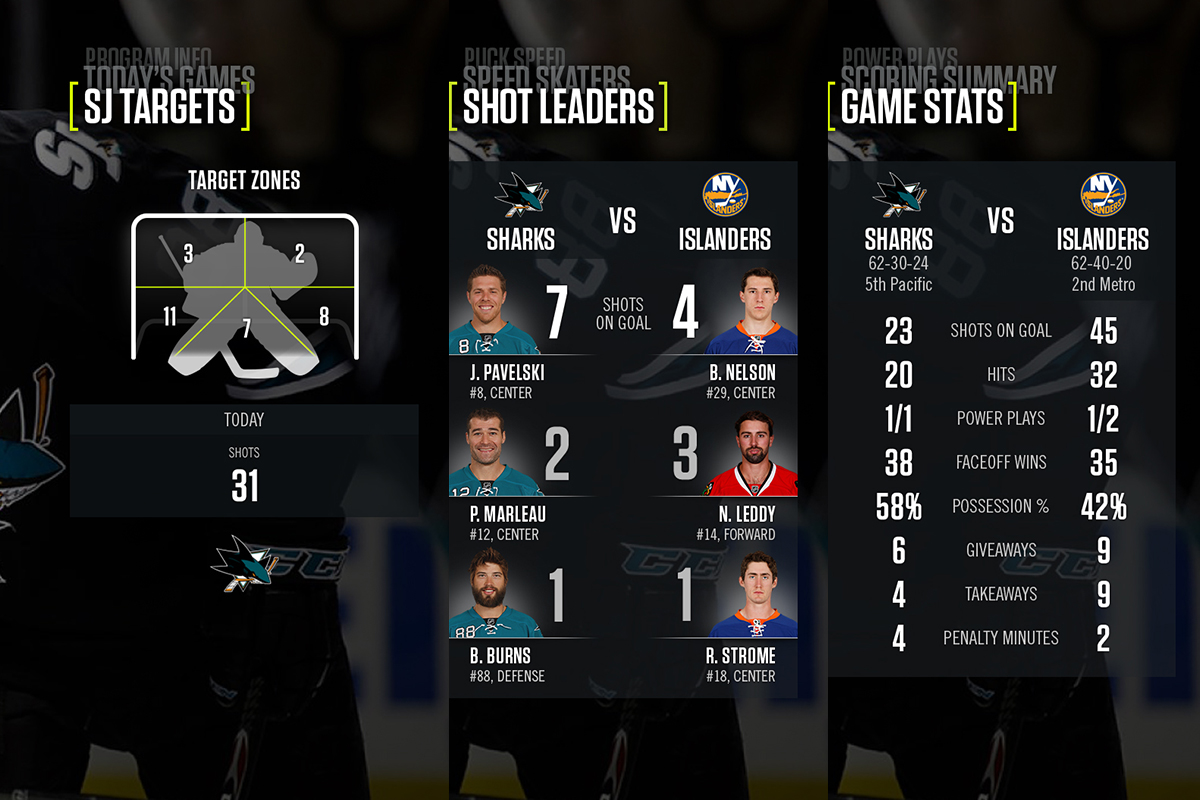
Task: Choose the target zone showing 8 shots
Action: (x=323, y=317)
